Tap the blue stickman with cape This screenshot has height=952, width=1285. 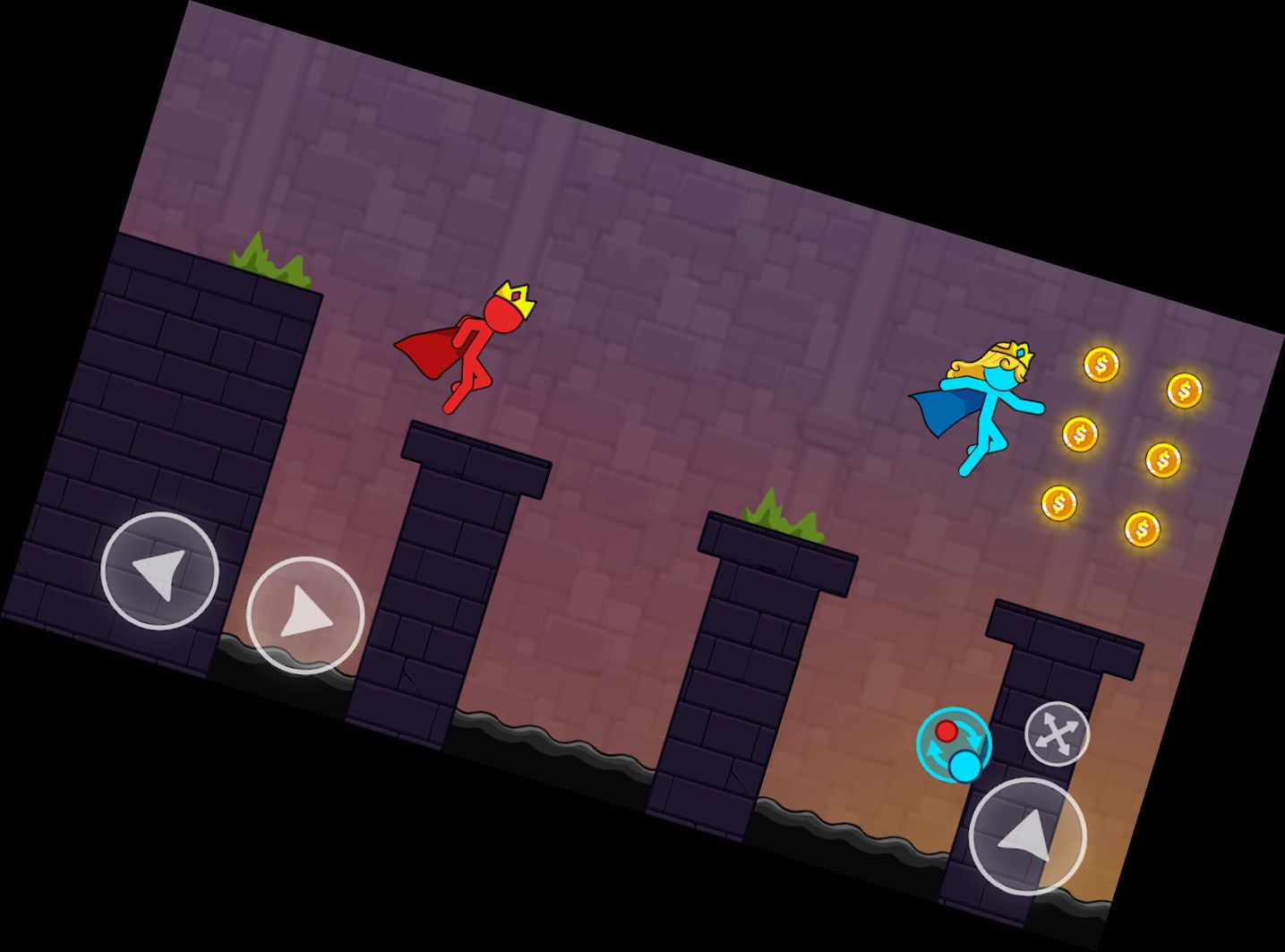pyautogui.click(x=989, y=403)
